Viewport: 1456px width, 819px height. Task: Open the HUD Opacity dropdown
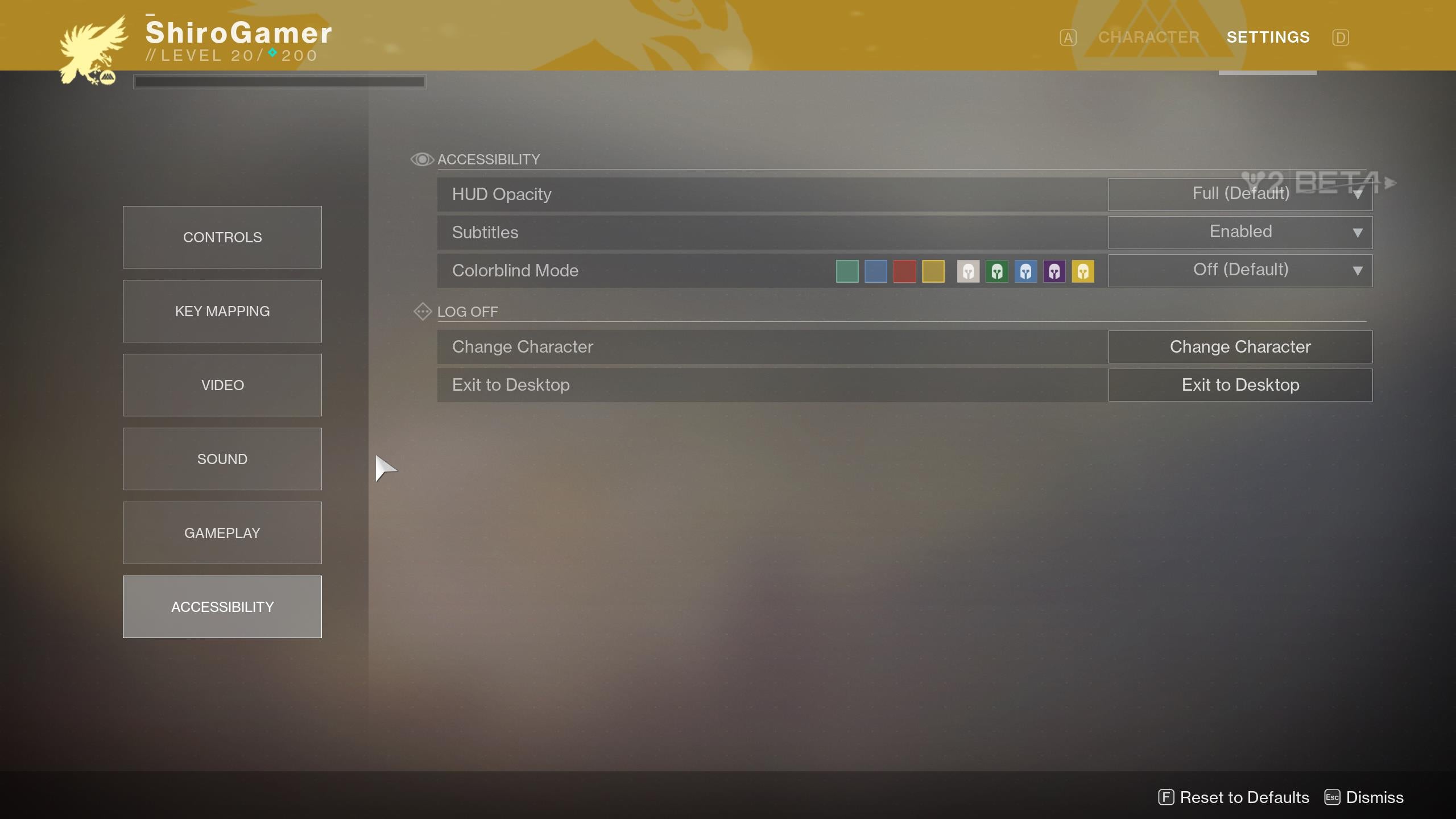[1240, 193]
